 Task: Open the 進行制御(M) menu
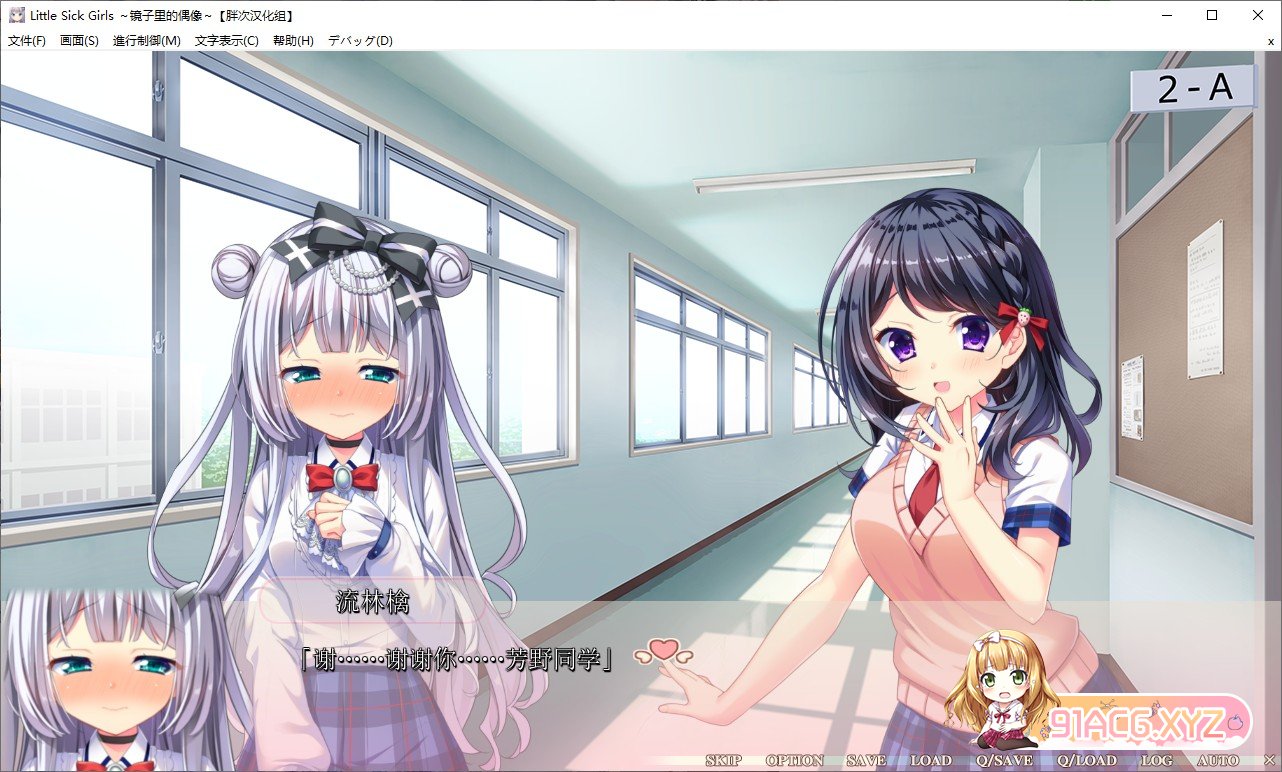pyautogui.click(x=145, y=41)
